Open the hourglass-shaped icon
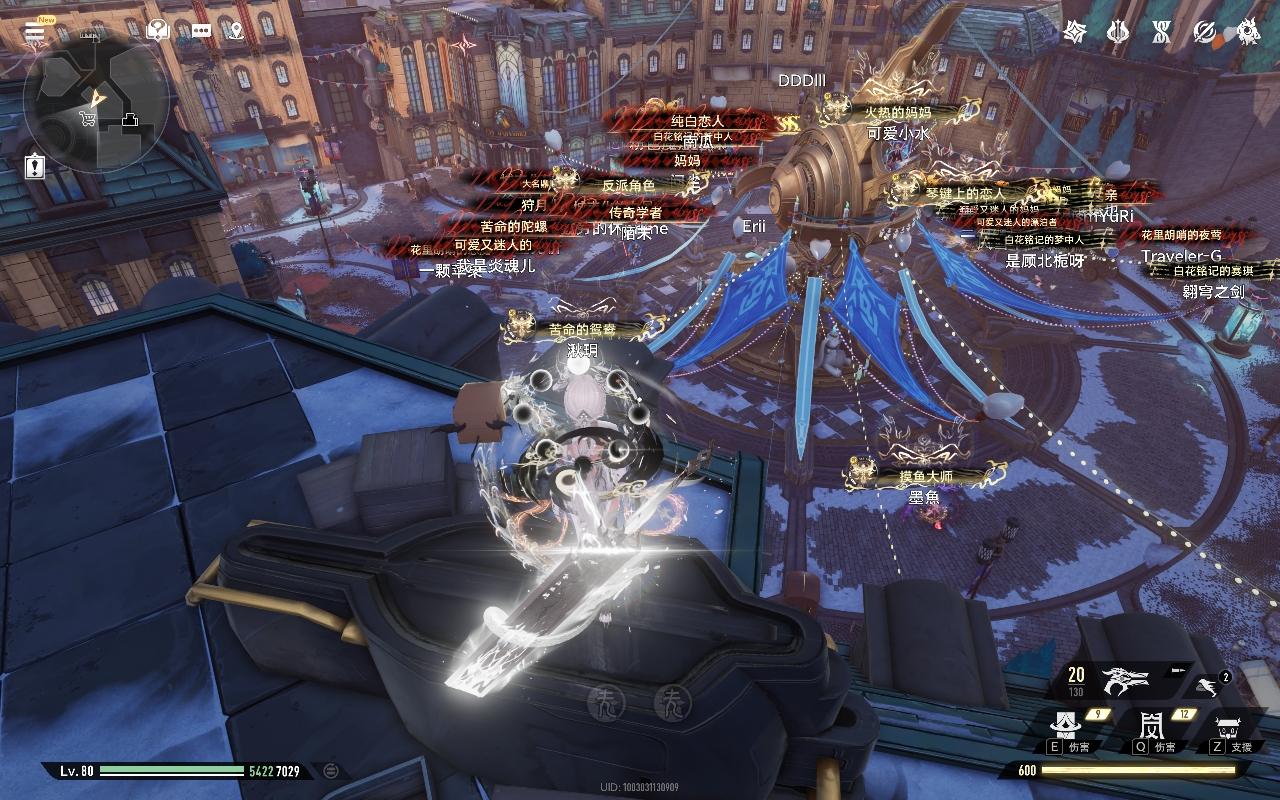Image resolution: width=1280 pixels, height=800 pixels. (x=1160, y=31)
